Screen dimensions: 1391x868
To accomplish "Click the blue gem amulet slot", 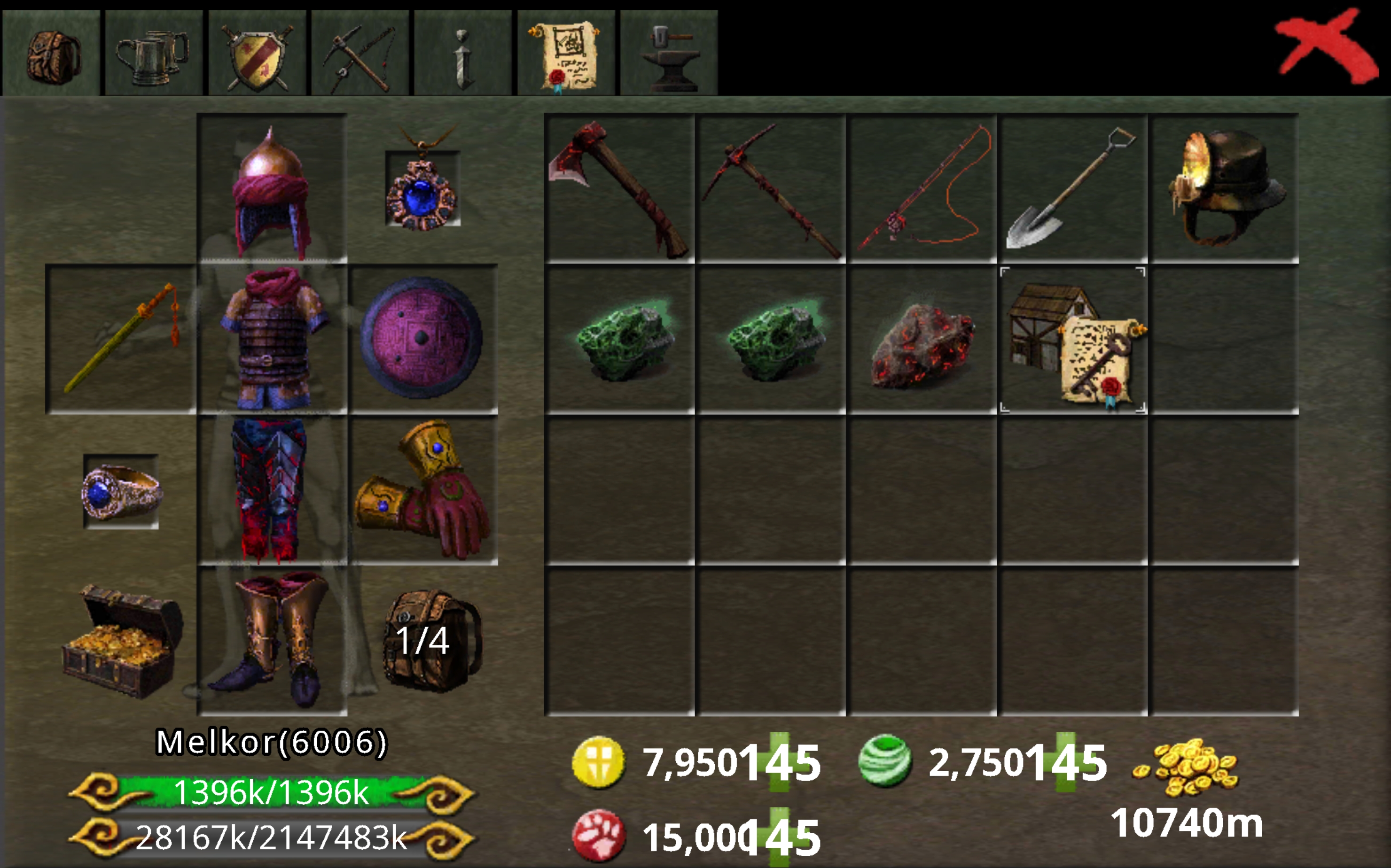I will coord(422,188).
